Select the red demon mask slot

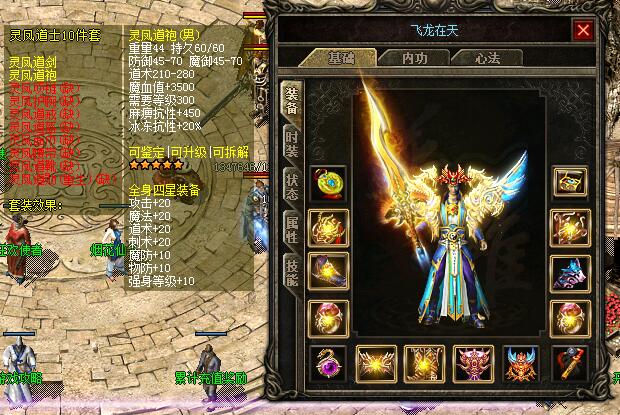coord(522,362)
